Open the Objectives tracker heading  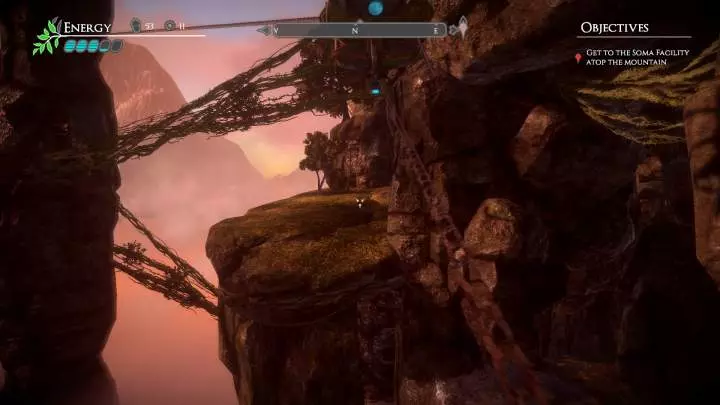(x=614, y=28)
